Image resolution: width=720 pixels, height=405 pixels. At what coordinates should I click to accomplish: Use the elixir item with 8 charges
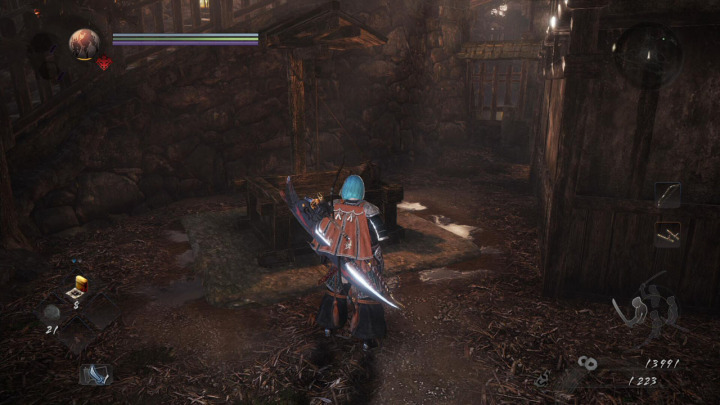[79, 285]
